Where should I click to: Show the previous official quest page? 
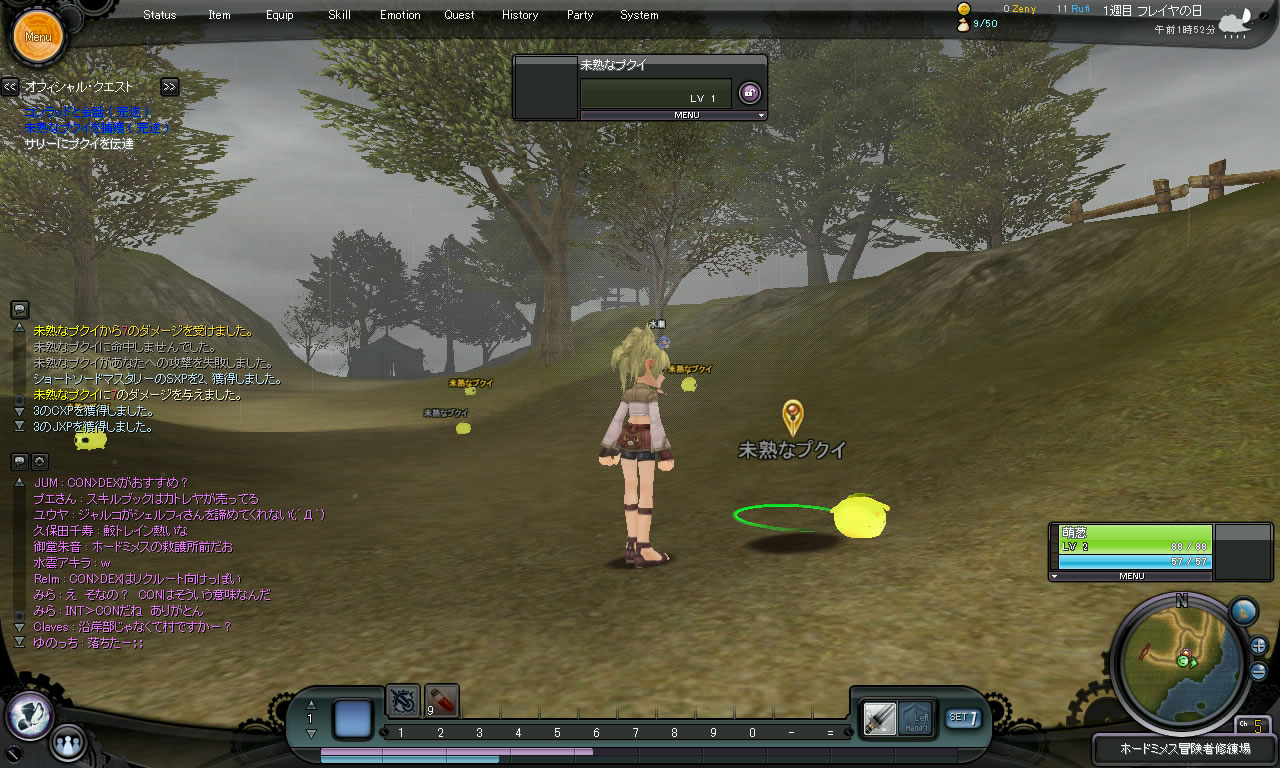point(10,87)
